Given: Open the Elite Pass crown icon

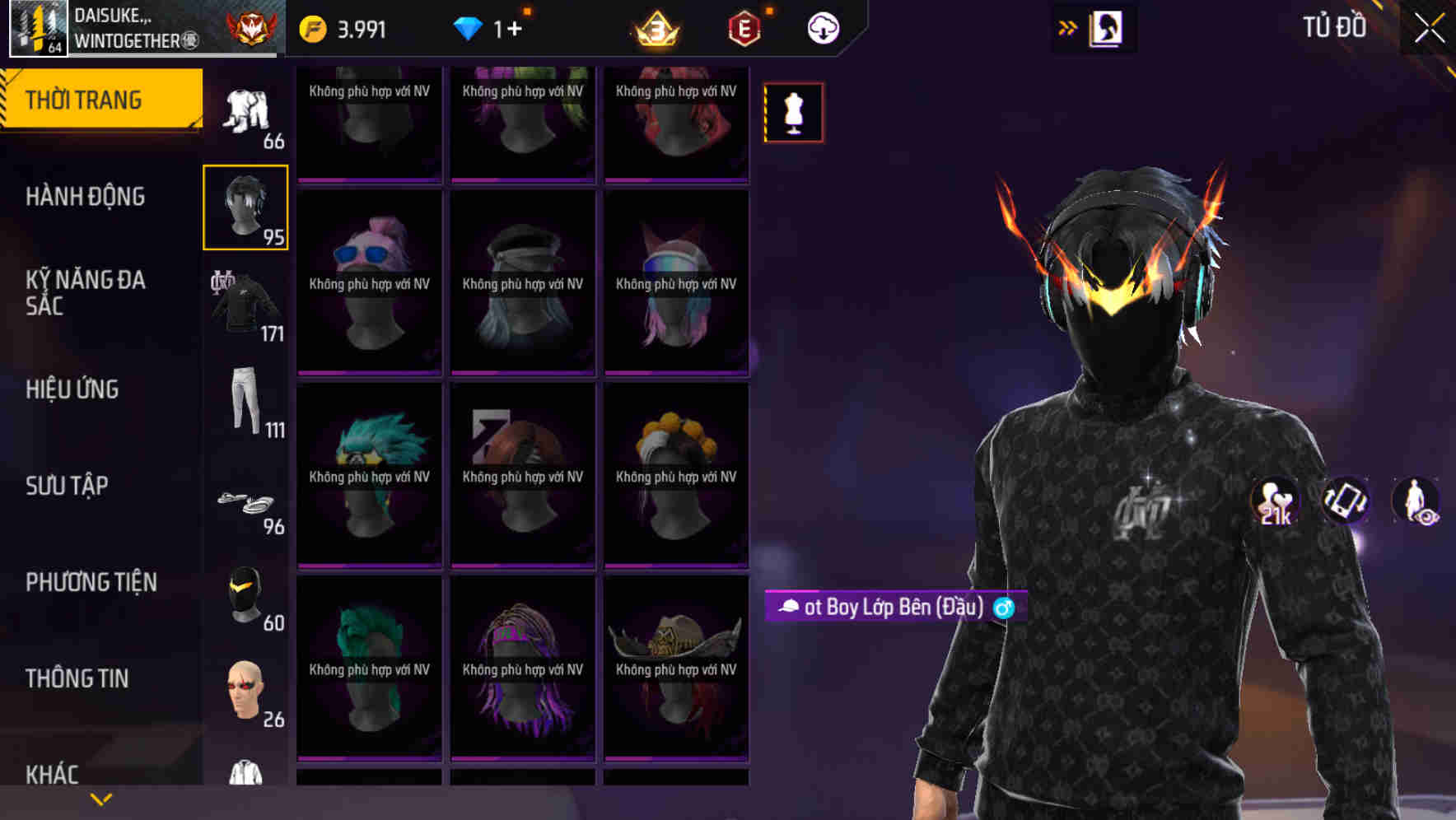Looking at the screenshot, I should click(x=654, y=27).
